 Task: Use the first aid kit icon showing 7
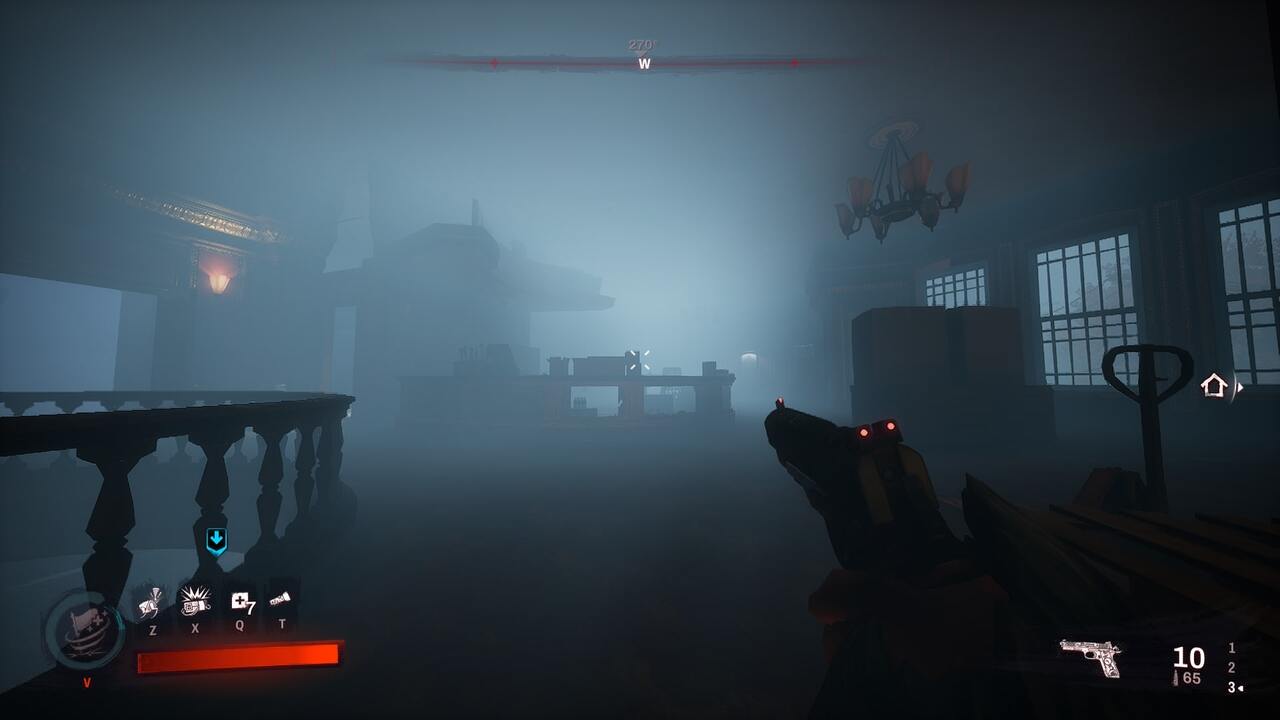point(241,602)
